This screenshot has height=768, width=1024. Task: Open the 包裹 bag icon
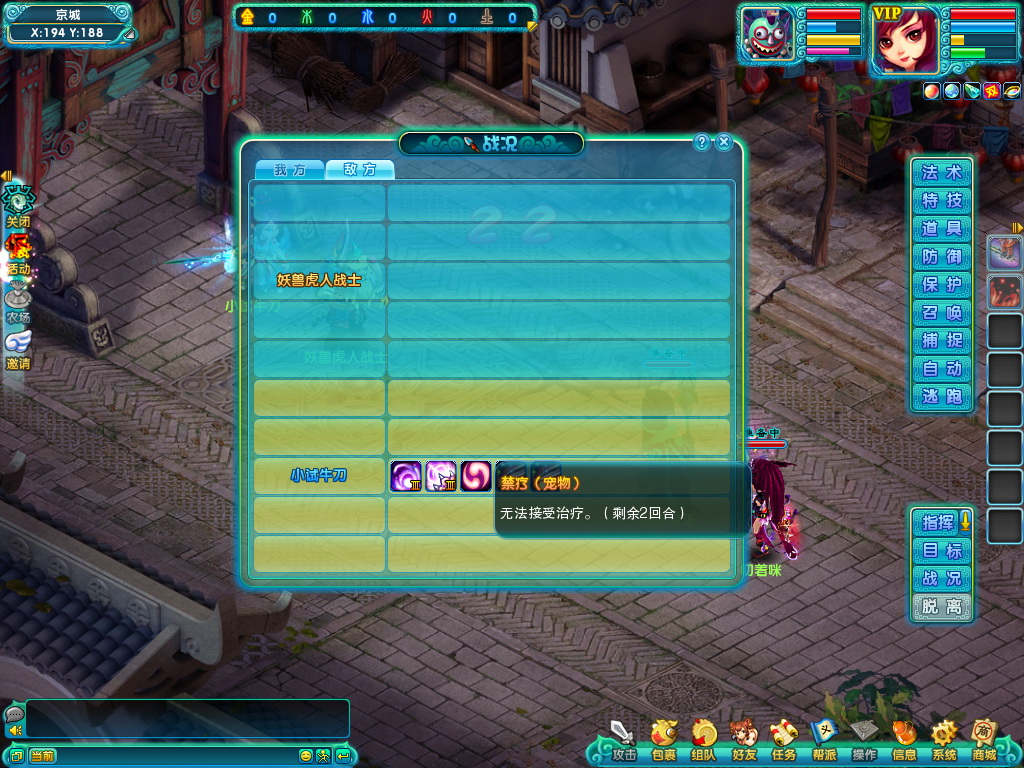pyautogui.click(x=663, y=742)
